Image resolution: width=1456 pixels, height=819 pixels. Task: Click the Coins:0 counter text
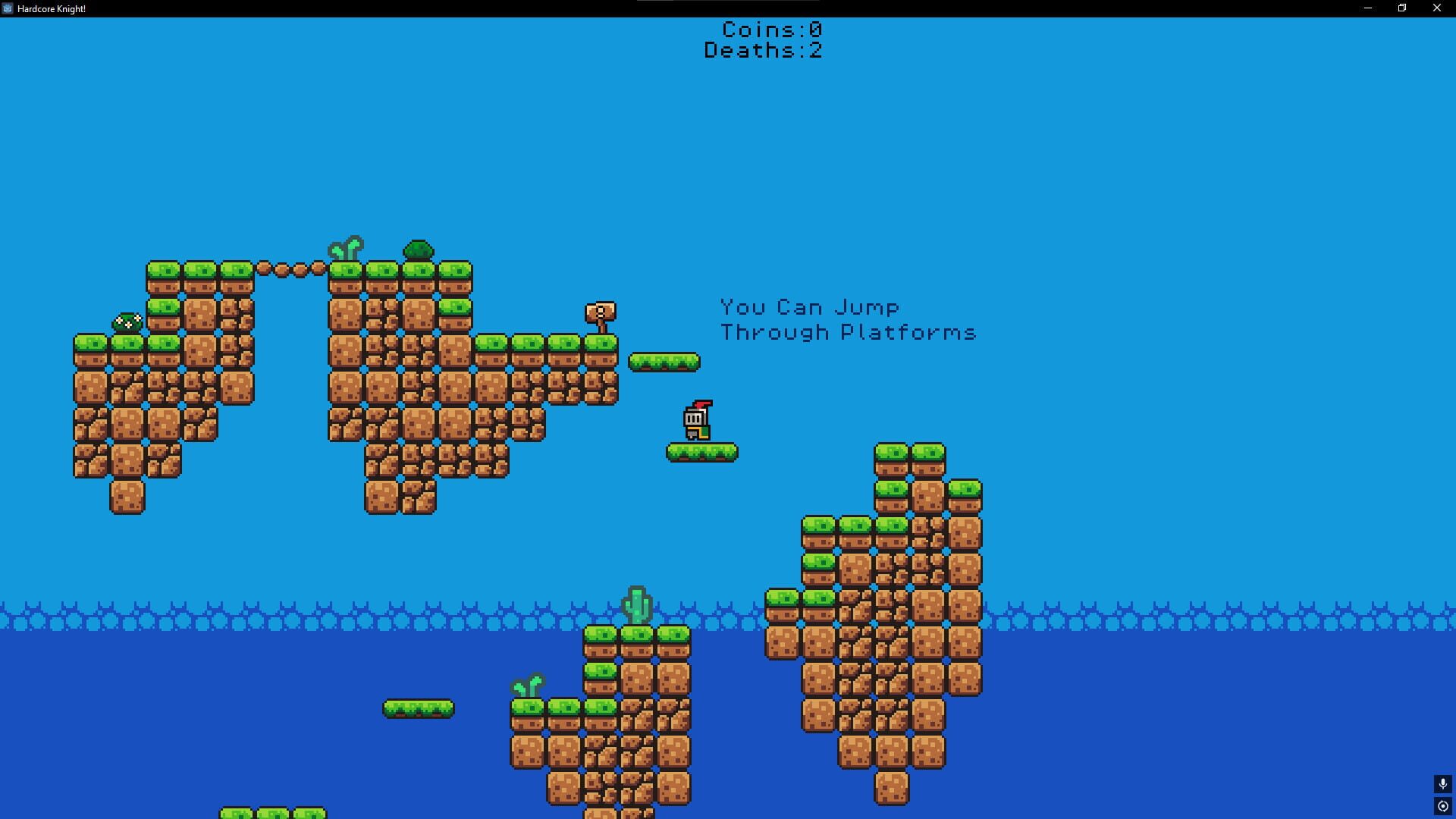[x=770, y=30]
